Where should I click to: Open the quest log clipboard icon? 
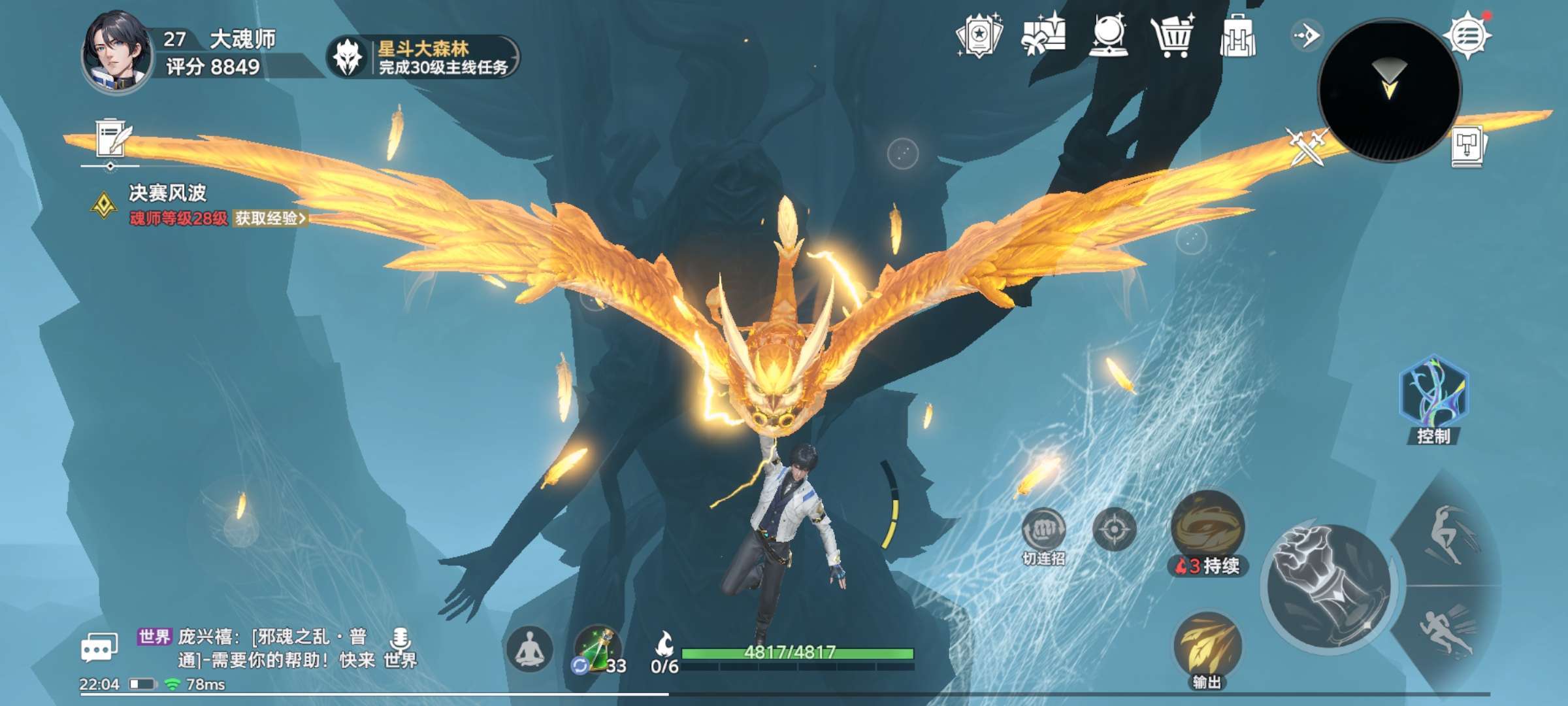[x=112, y=138]
